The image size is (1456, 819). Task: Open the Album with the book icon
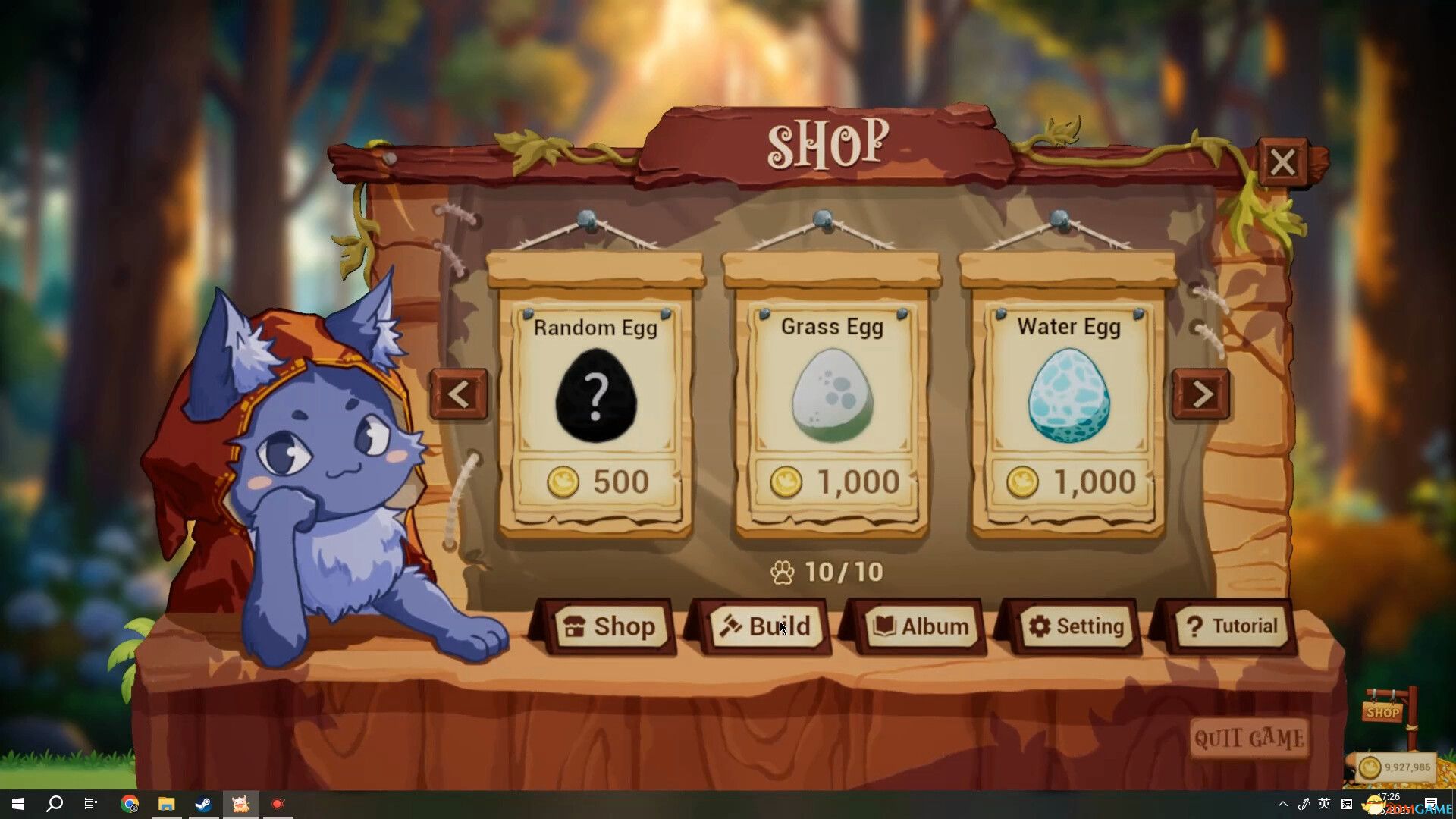pos(883,627)
